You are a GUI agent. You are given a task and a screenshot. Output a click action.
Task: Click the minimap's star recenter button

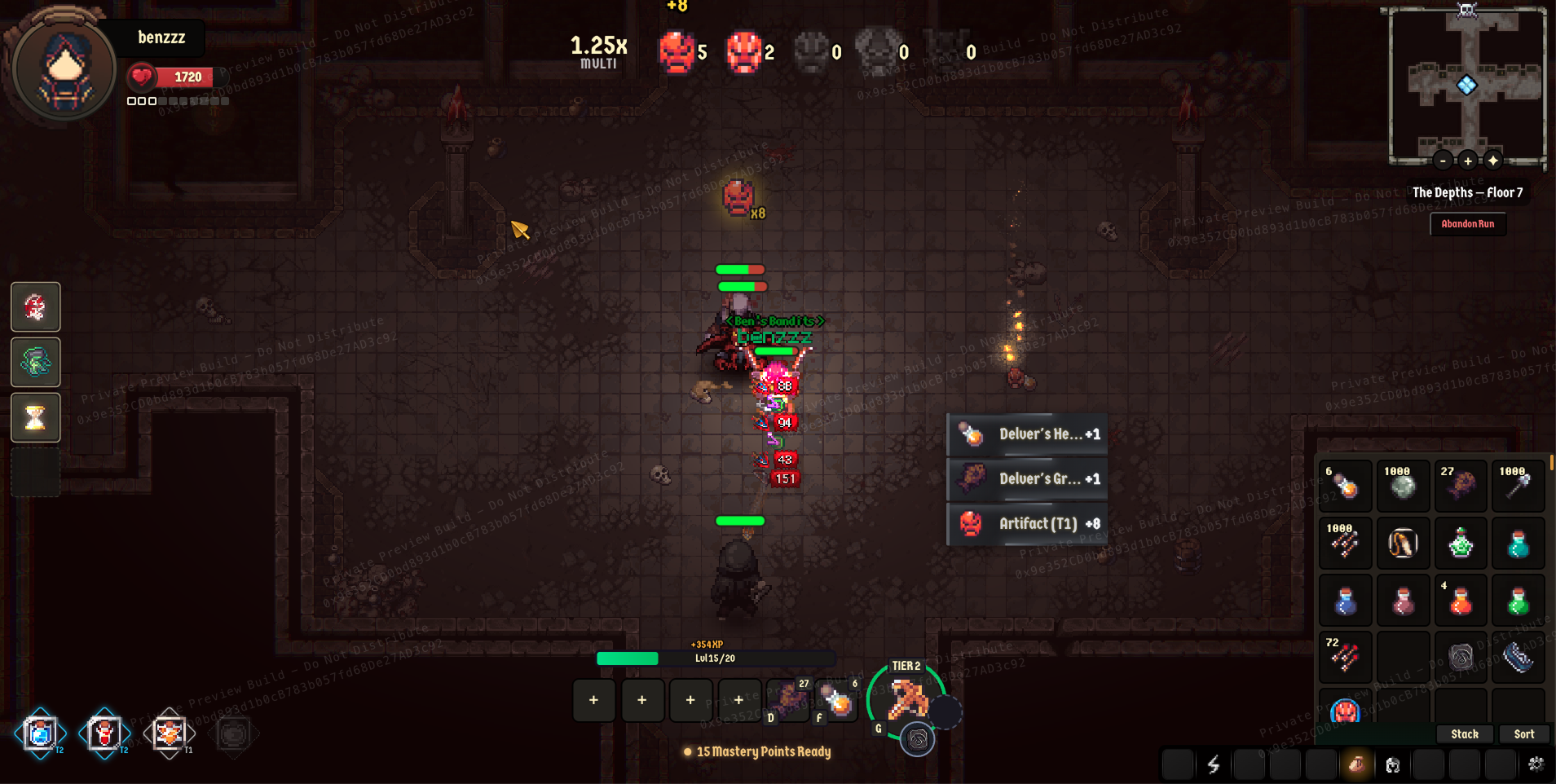coord(1493,161)
